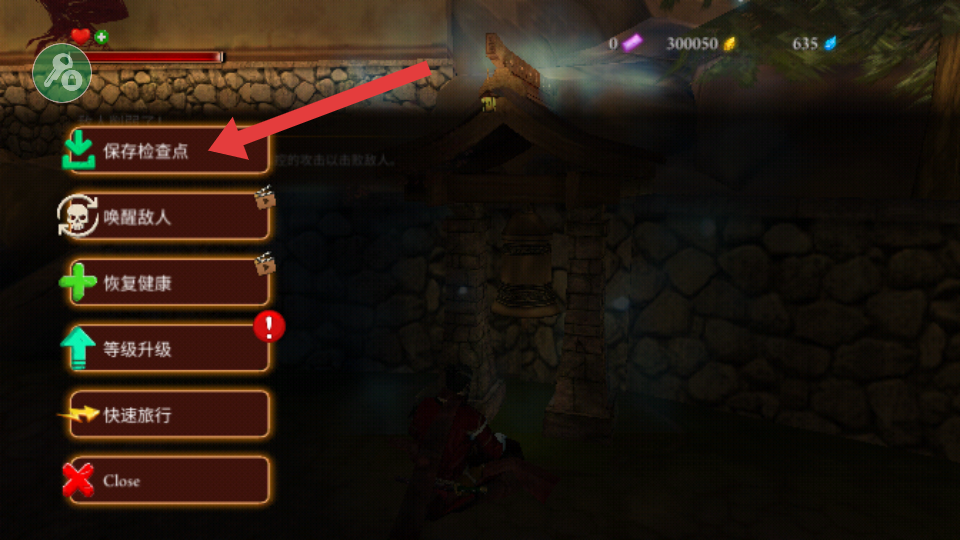Open 快速旅行 fast travel
Screen dimensions: 960x540
(168, 415)
